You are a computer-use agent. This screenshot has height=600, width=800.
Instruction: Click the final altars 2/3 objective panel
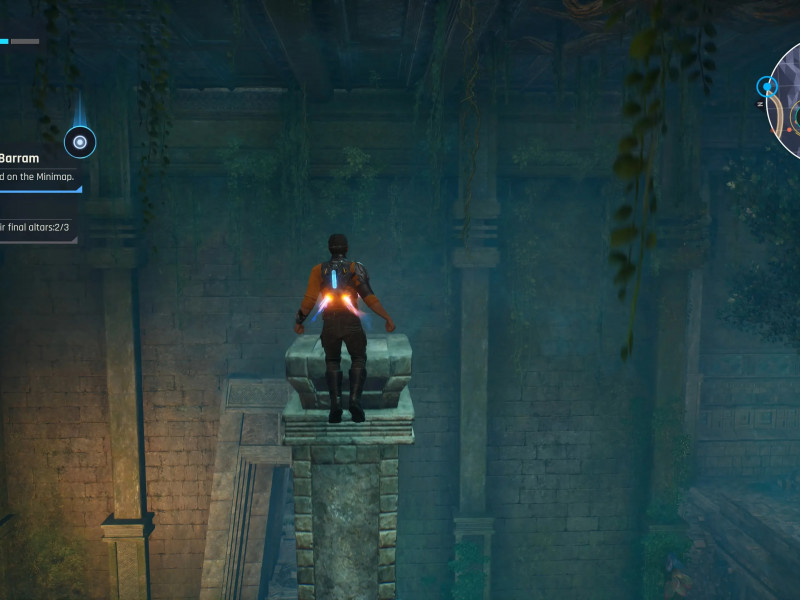pos(36,228)
